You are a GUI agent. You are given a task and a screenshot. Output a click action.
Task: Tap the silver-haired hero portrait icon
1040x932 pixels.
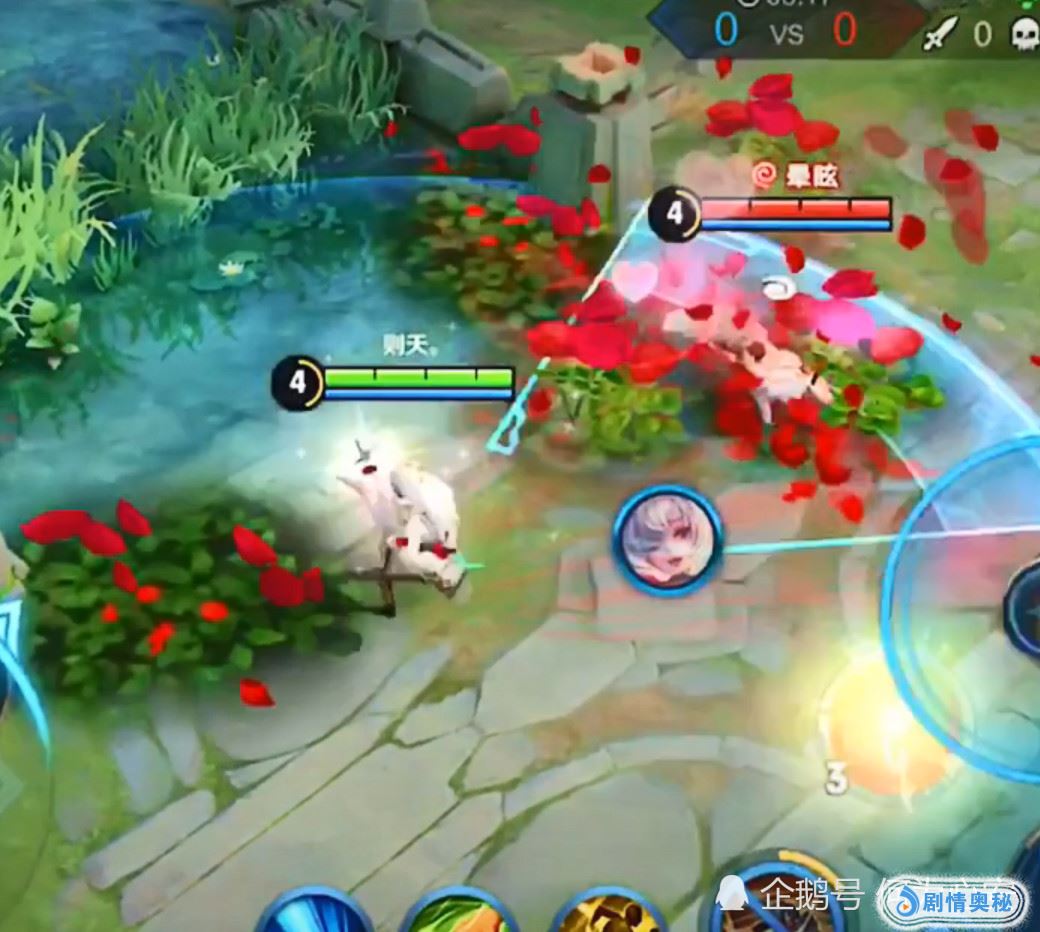[x=667, y=541]
